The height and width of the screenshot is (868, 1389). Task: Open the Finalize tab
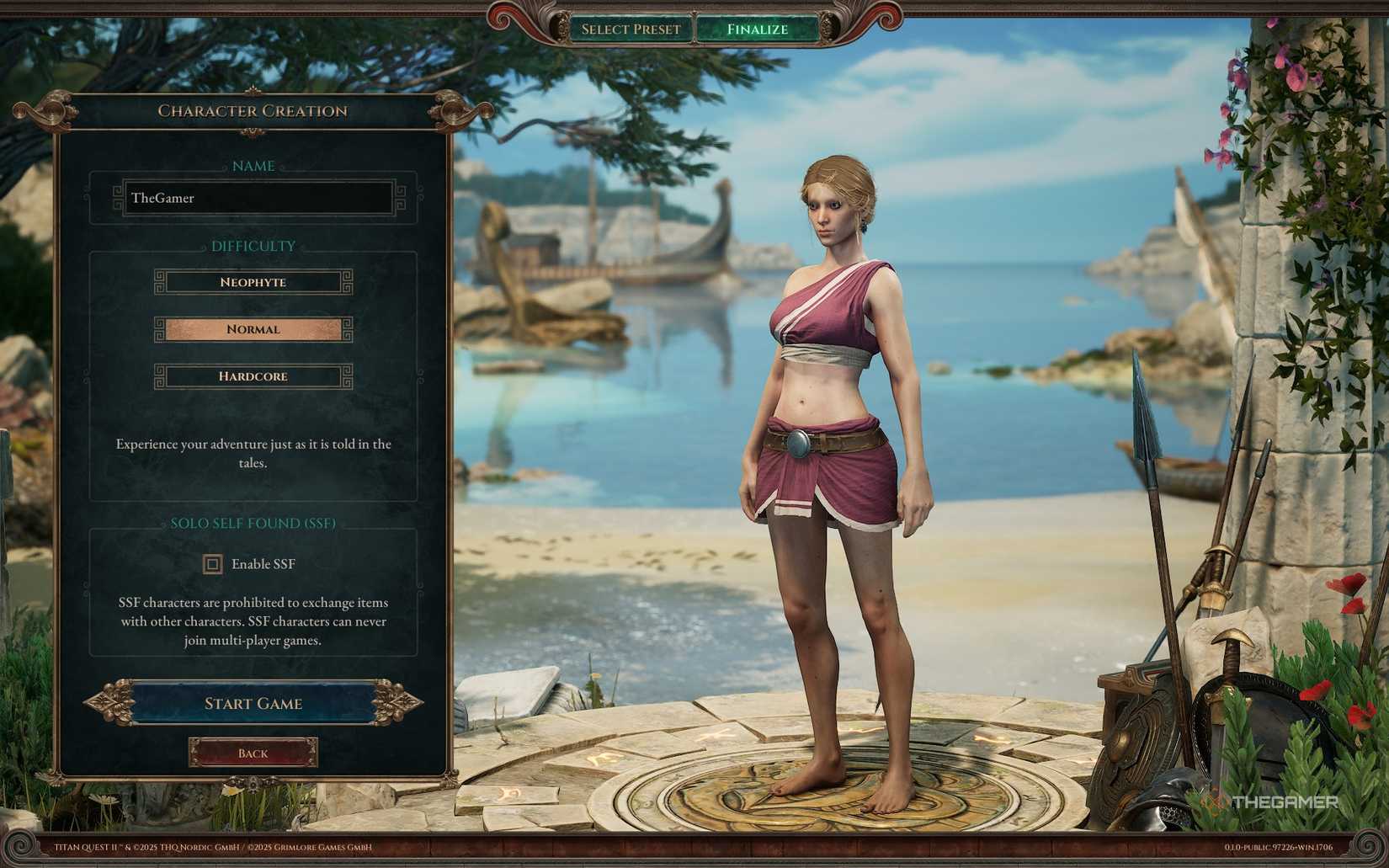pos(756,29)
